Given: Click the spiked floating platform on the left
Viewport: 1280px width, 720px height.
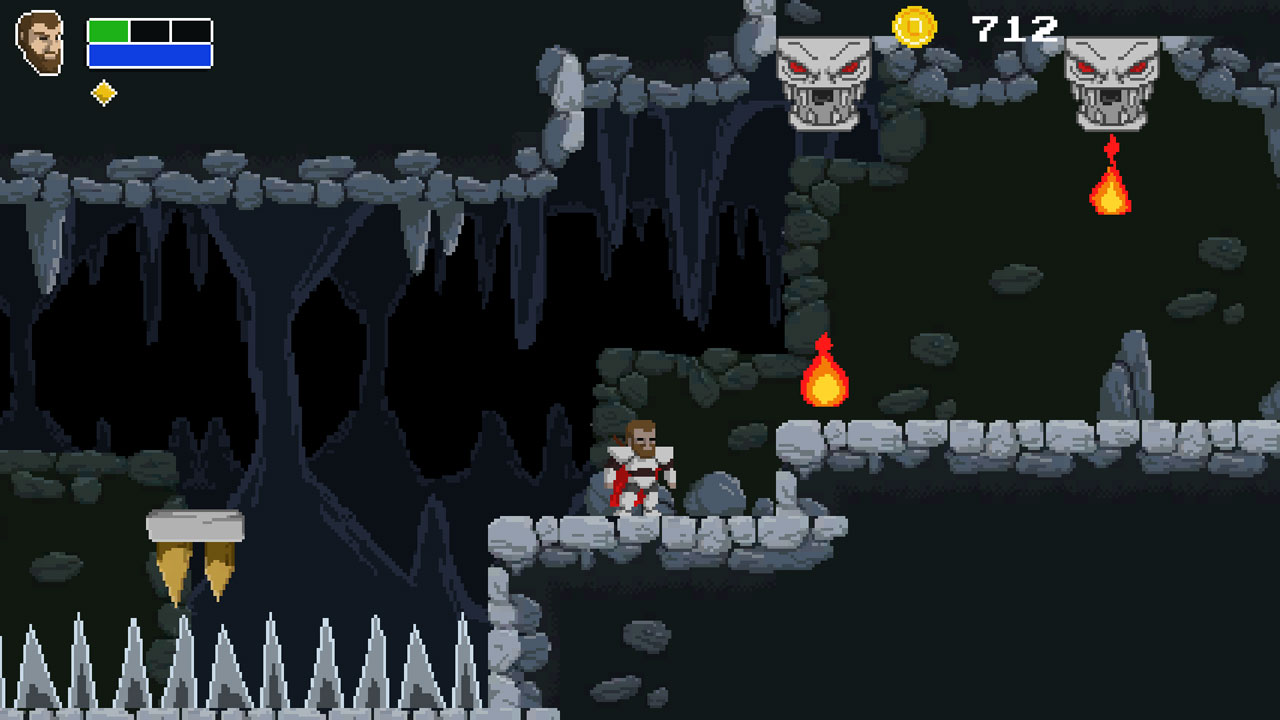Looking at the screenshot, I should (196, 525).
